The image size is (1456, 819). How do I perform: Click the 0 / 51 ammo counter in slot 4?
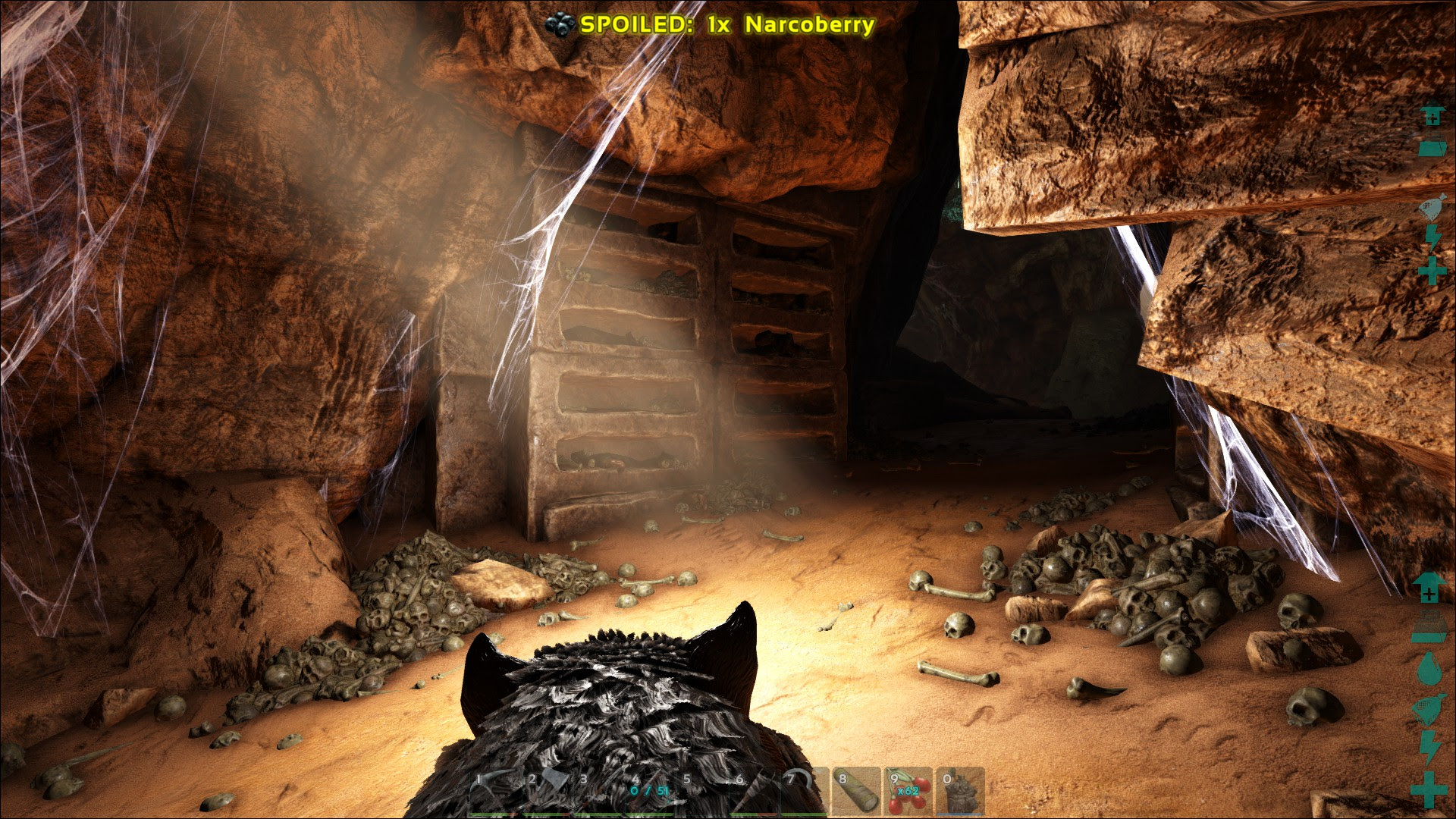[649, 791]
